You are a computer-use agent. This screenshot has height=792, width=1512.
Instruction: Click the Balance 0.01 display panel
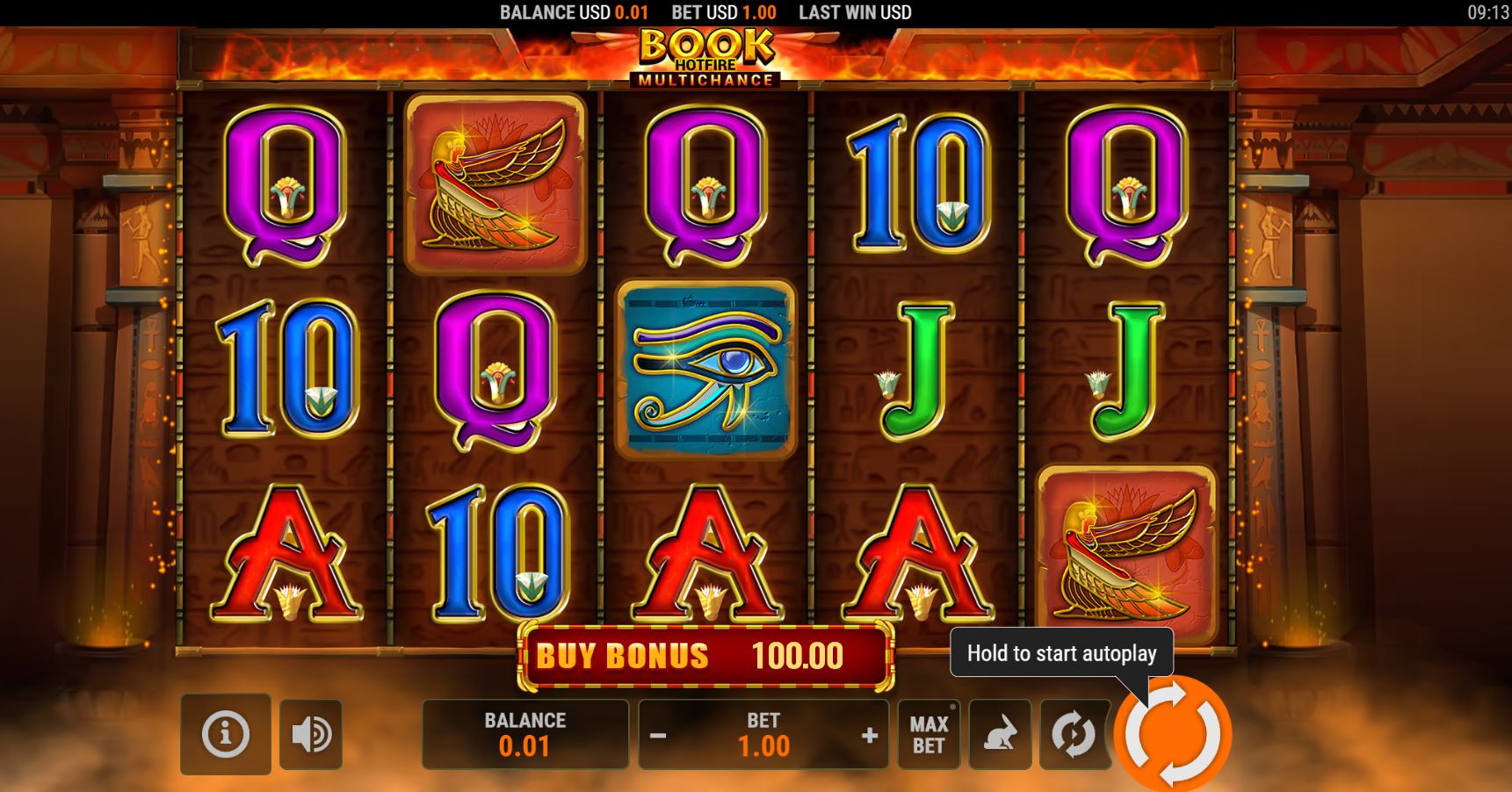(x=523, y=734)
